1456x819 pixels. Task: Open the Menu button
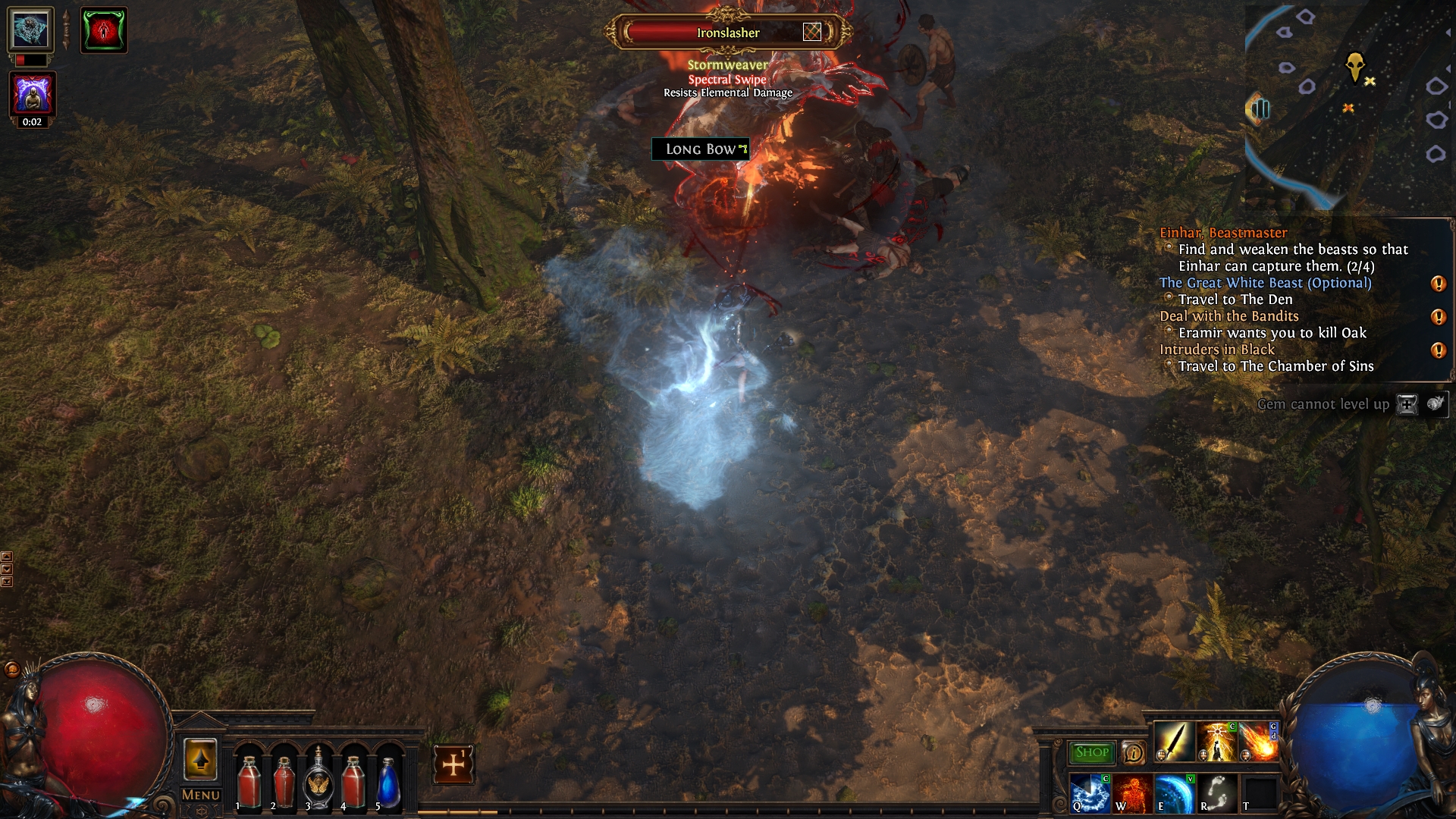click(201, 795)
